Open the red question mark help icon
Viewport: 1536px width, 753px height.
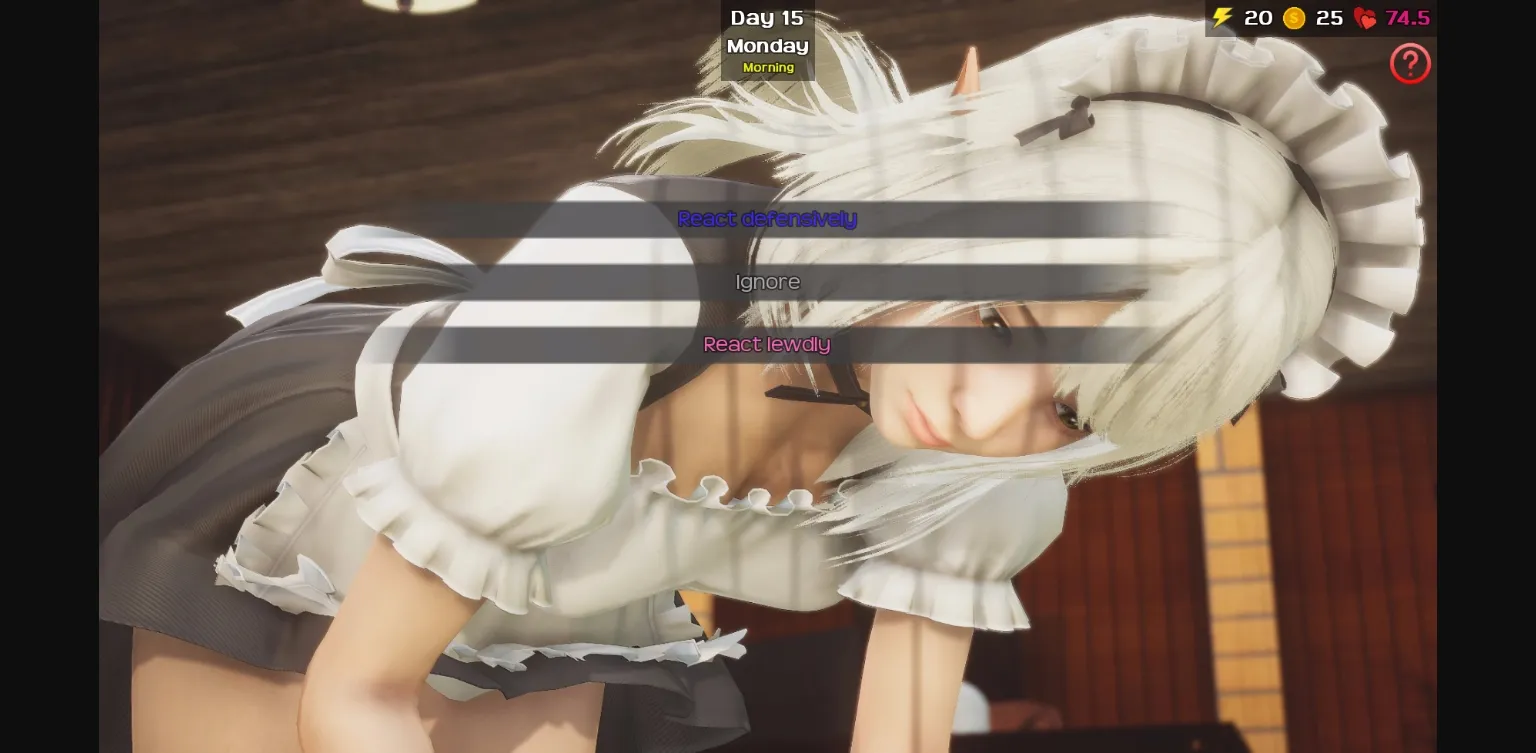[x=1410, y=63]
